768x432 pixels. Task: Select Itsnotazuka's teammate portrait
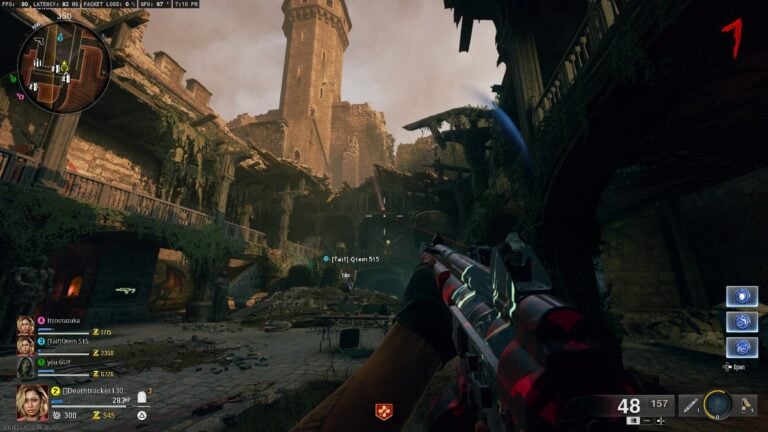click(x=24, y=325)
